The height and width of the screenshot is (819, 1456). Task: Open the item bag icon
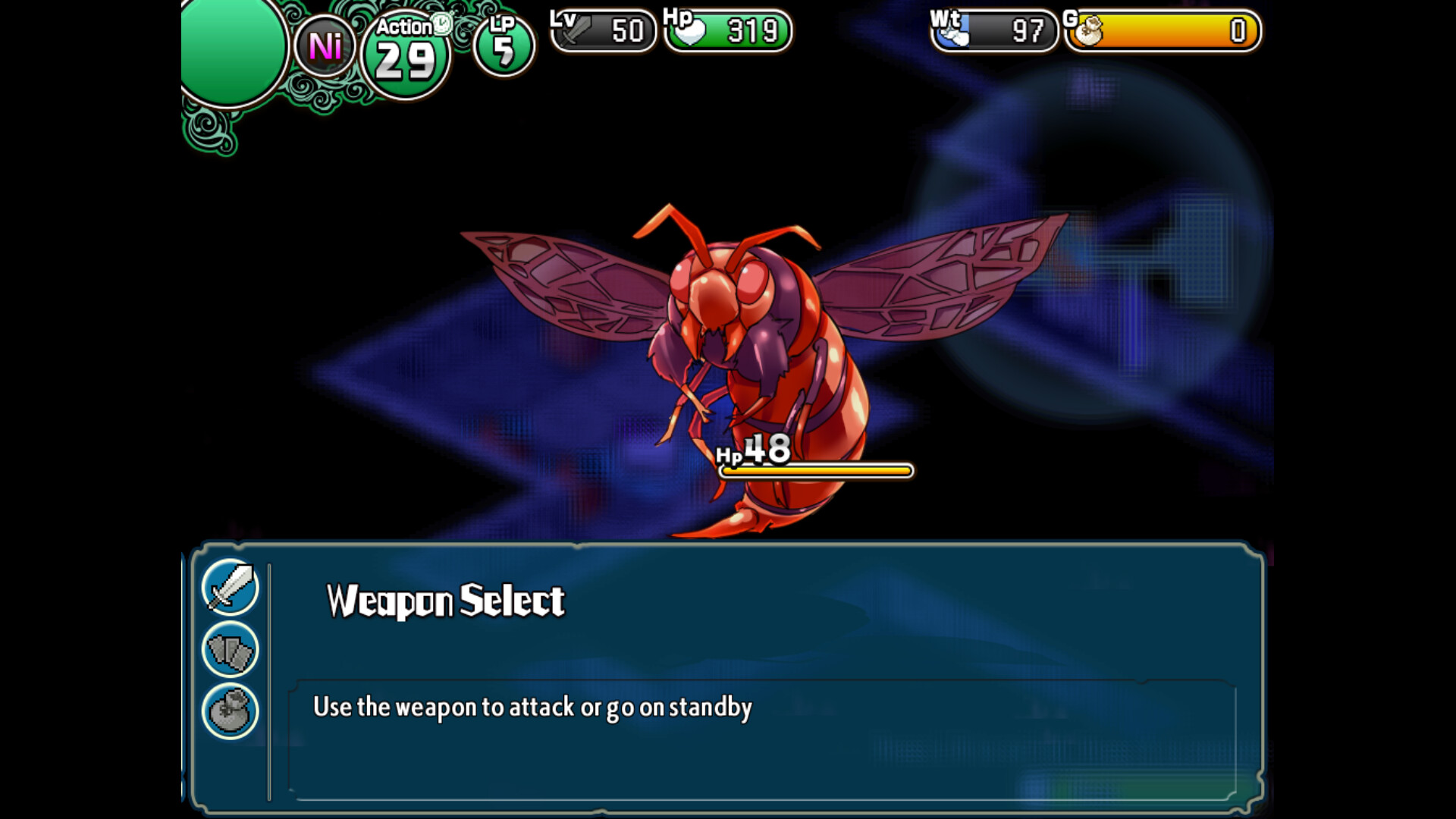[231, 711]
